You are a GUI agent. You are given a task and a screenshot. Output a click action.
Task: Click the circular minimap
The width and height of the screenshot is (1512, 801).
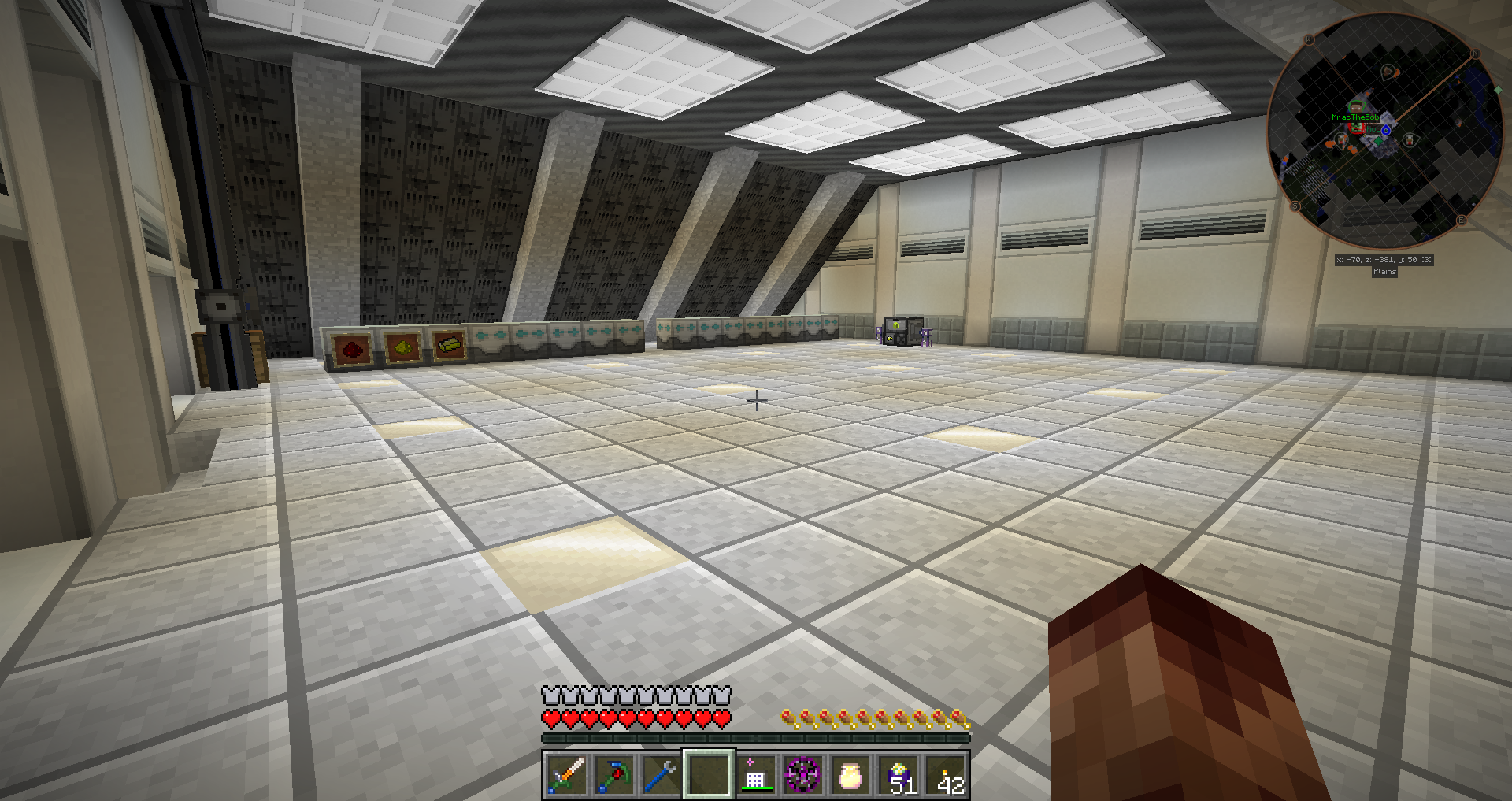1384,130
